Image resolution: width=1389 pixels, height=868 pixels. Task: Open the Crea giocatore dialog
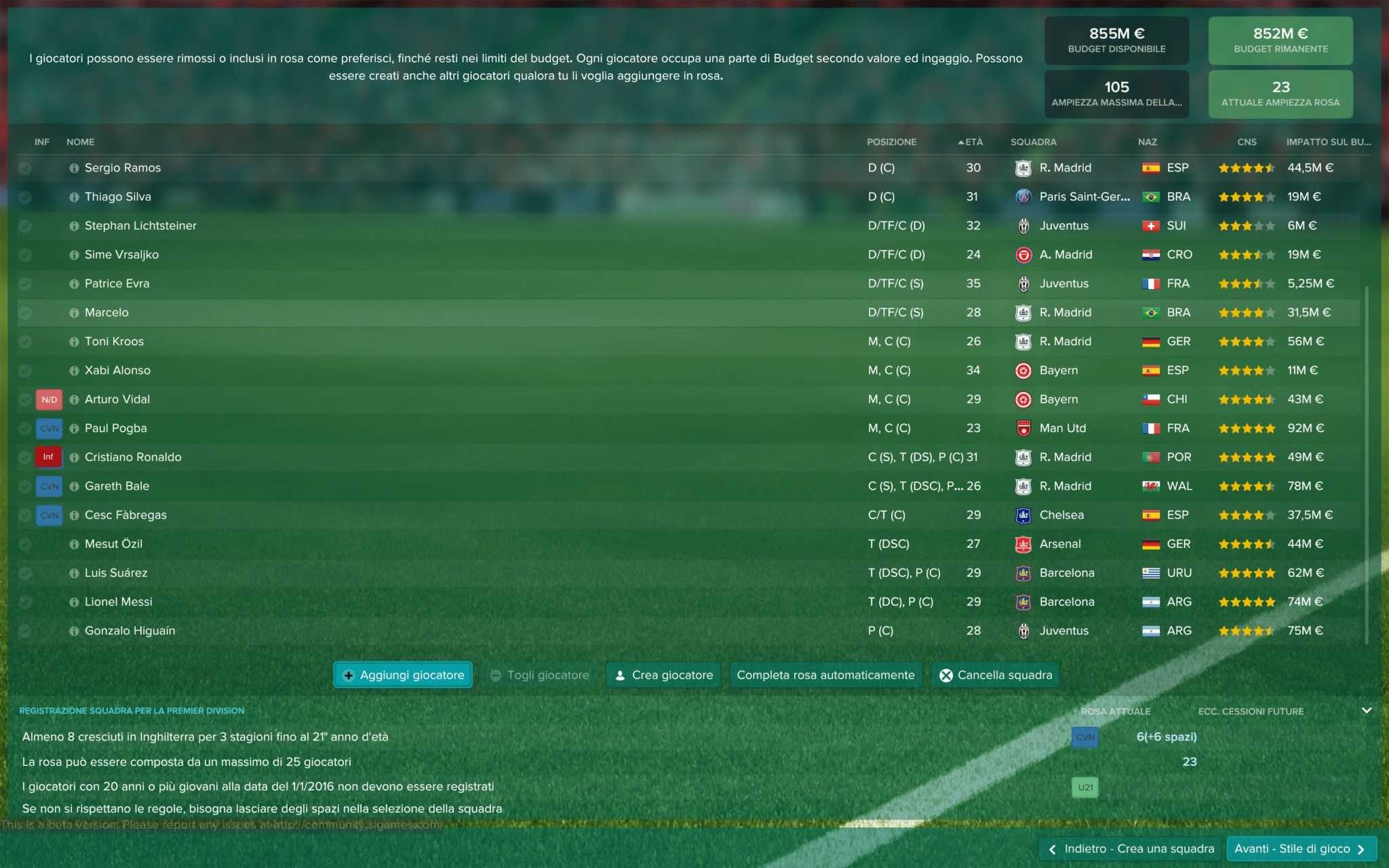coord(664,675)
